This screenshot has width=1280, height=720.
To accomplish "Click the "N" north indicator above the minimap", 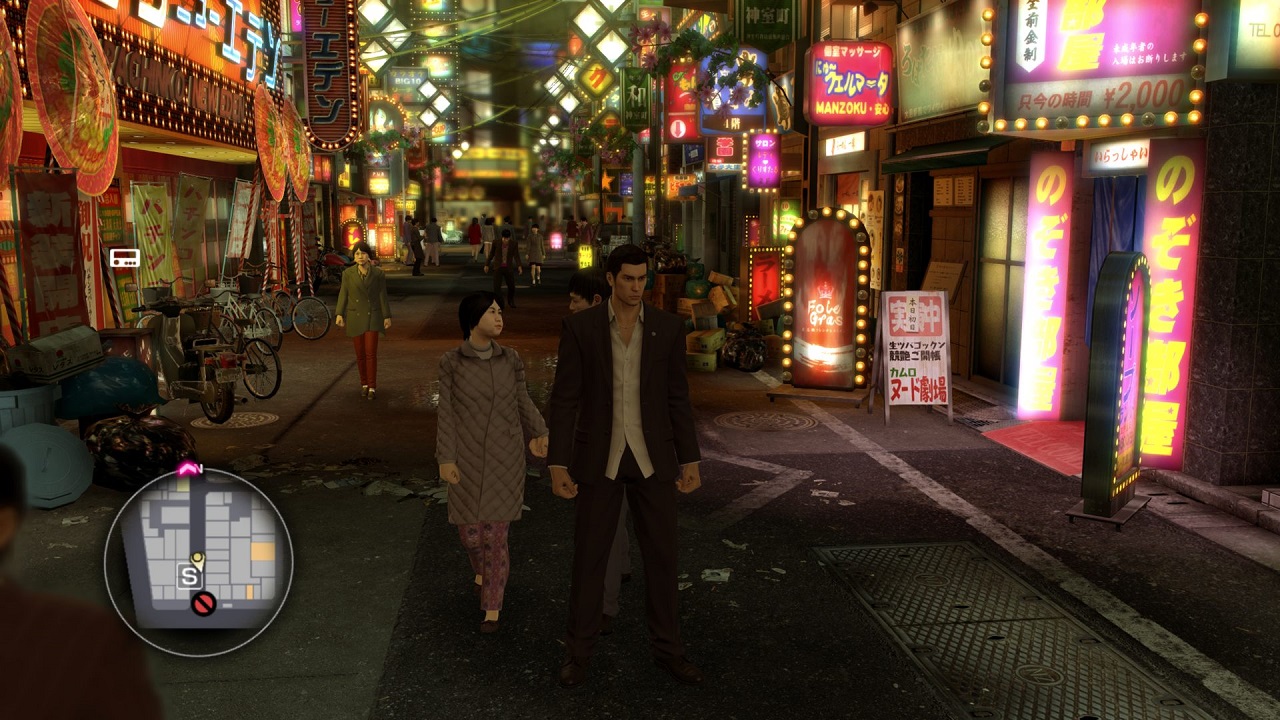I will (x=200, y=468).
